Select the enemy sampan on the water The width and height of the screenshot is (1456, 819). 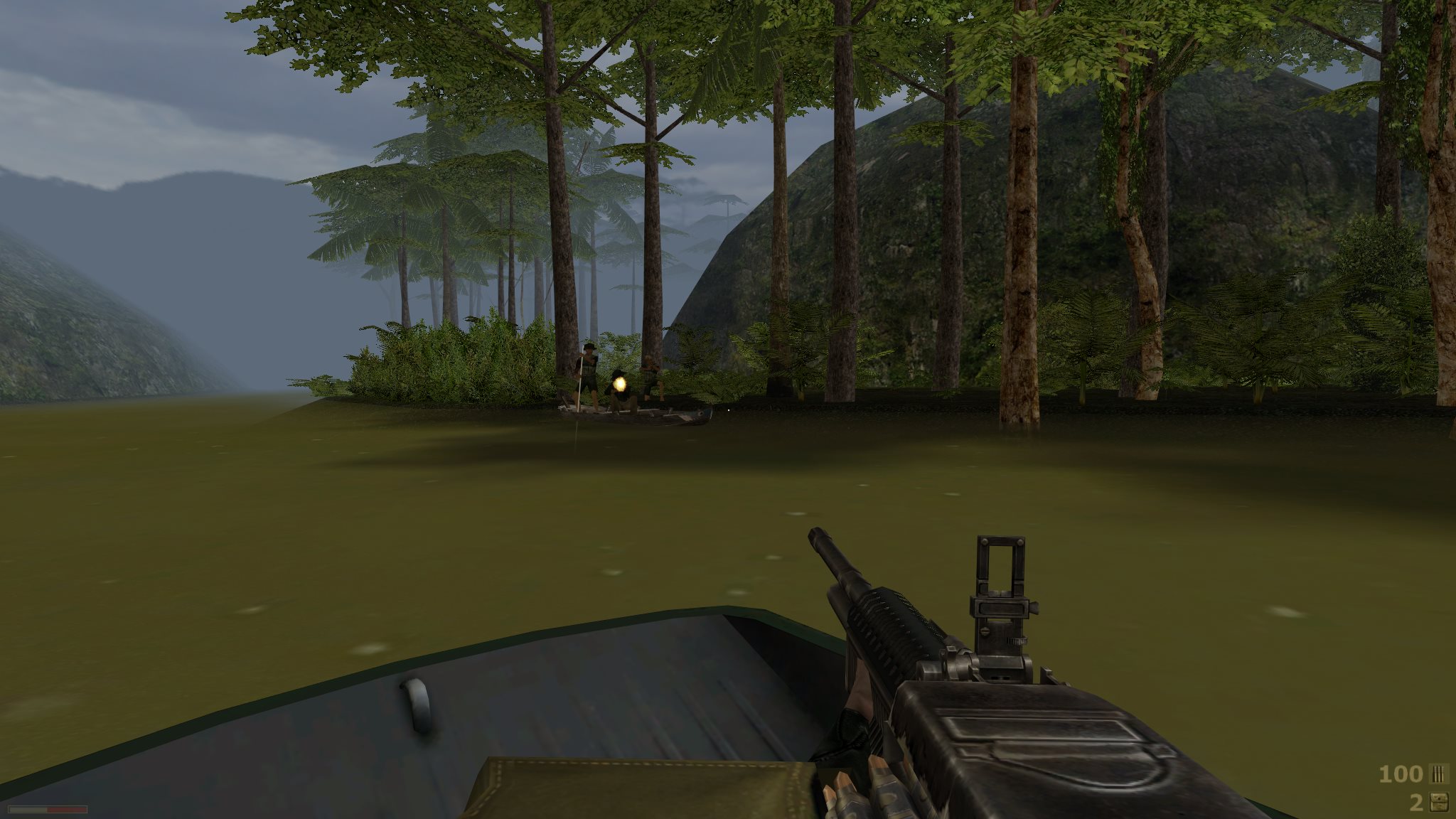638,416
